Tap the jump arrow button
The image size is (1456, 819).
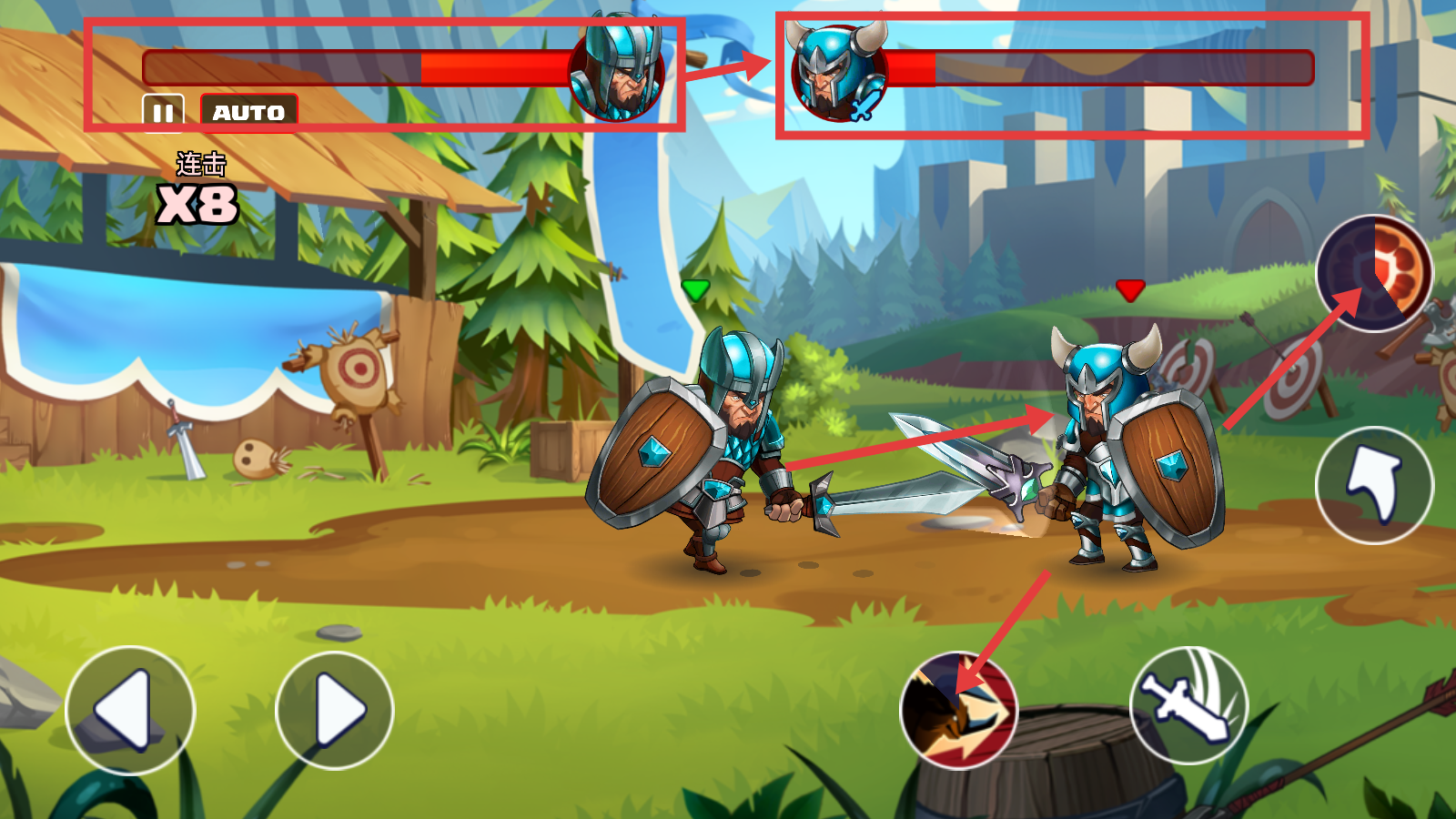point(1374,486)
